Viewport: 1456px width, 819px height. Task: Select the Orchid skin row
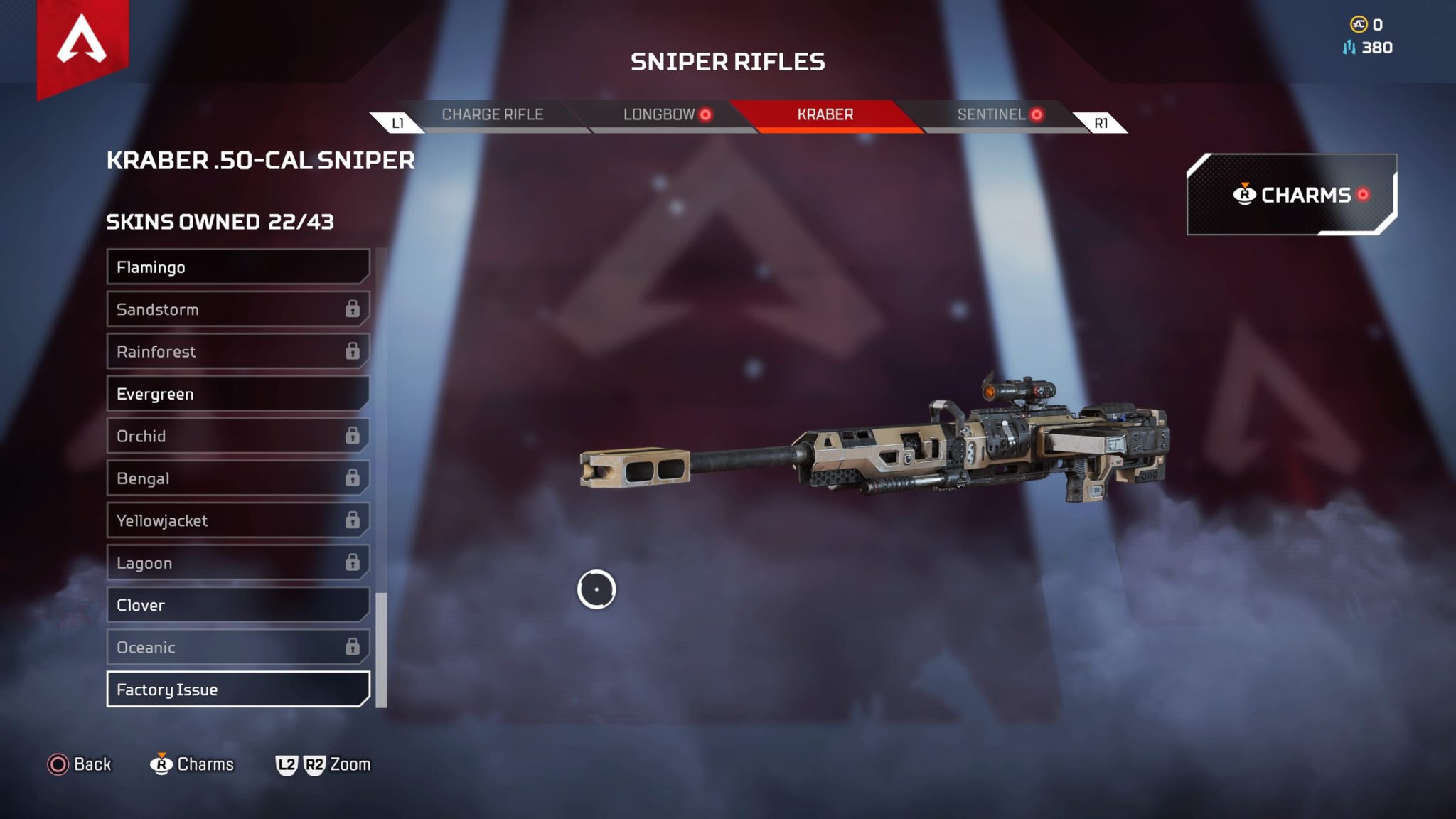tap(237, 437)
